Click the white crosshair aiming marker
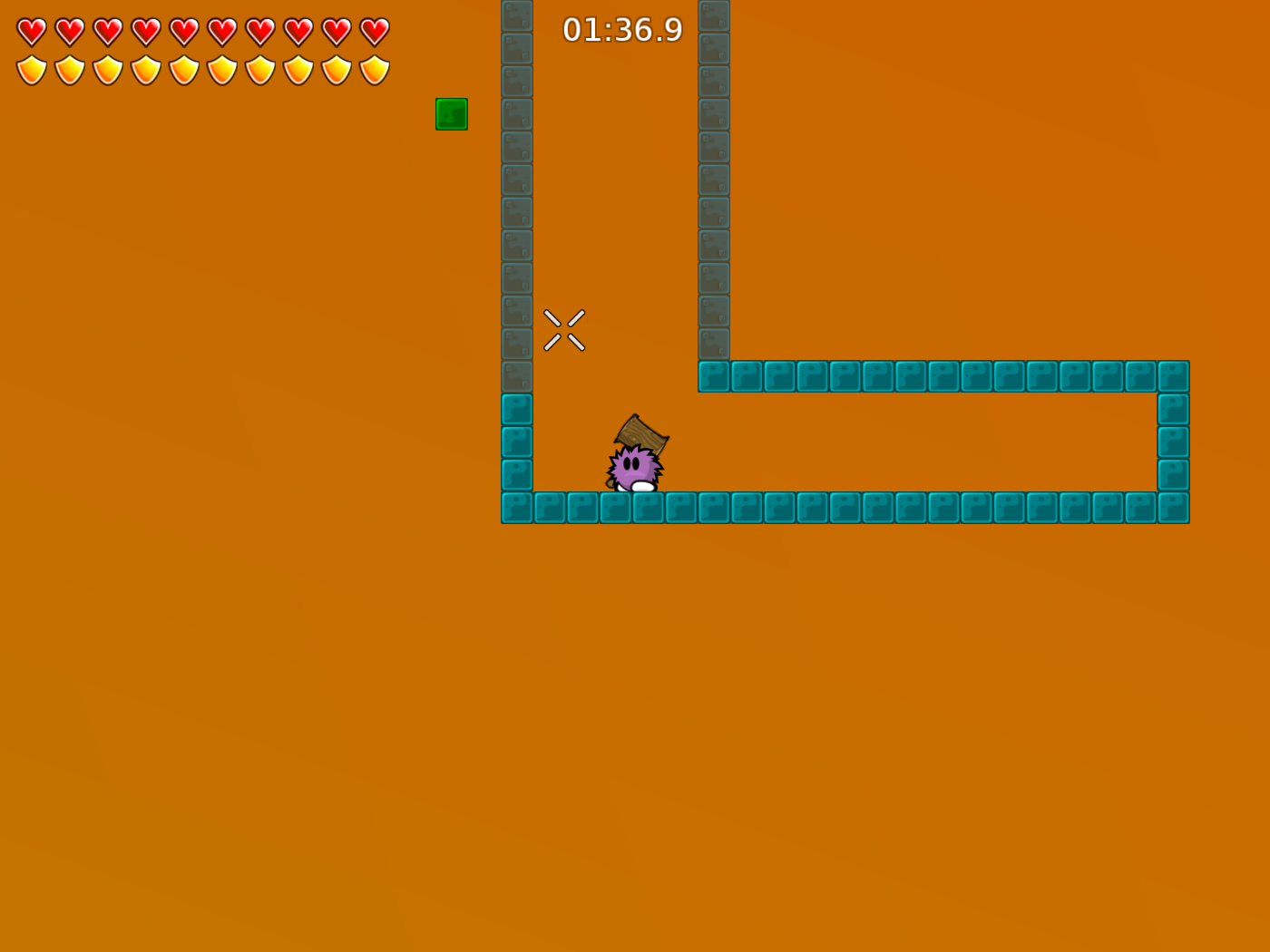This screenshot has height=952, width=1270. (x=563, y=330)
